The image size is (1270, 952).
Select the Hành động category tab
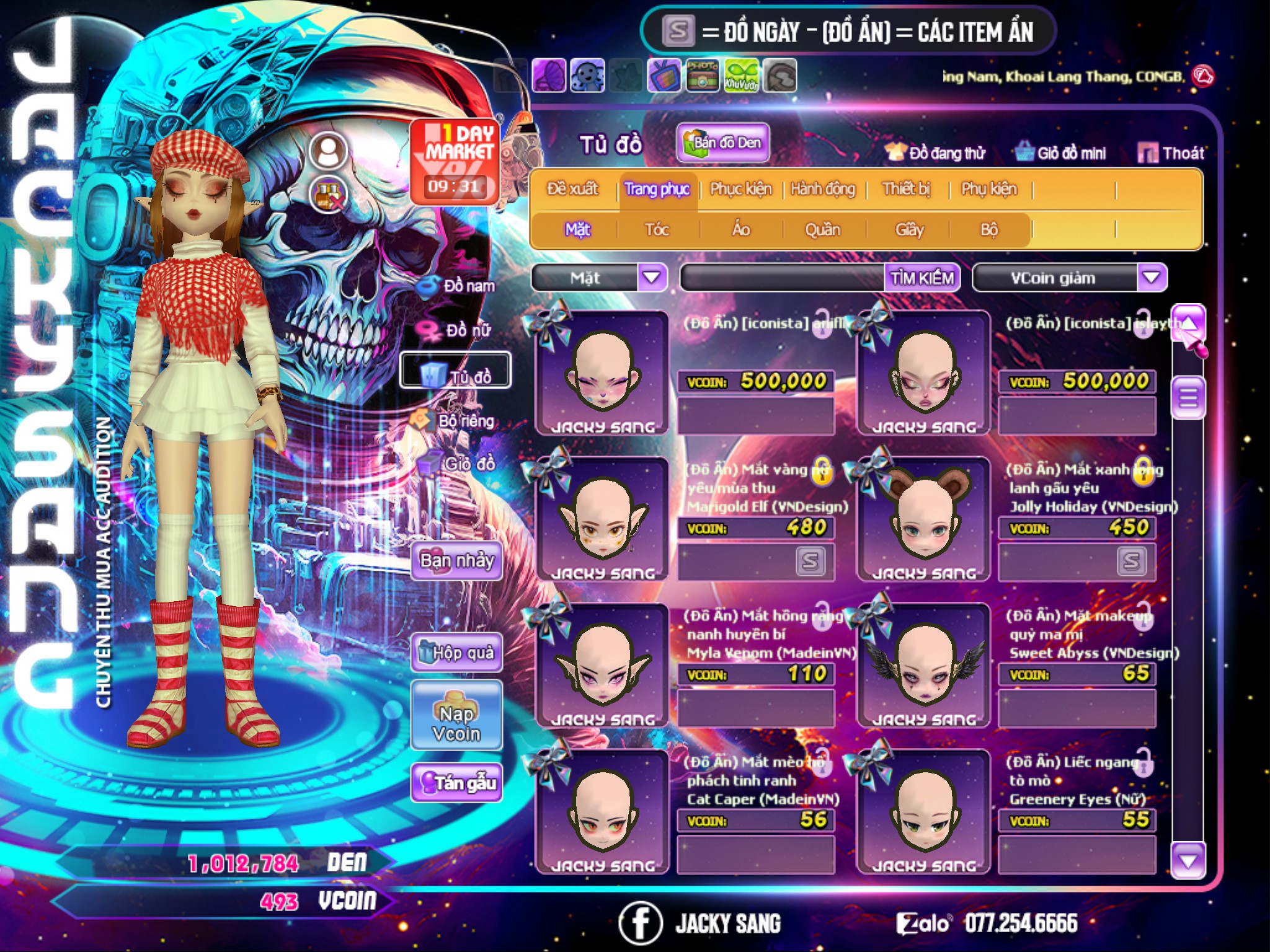823,189
